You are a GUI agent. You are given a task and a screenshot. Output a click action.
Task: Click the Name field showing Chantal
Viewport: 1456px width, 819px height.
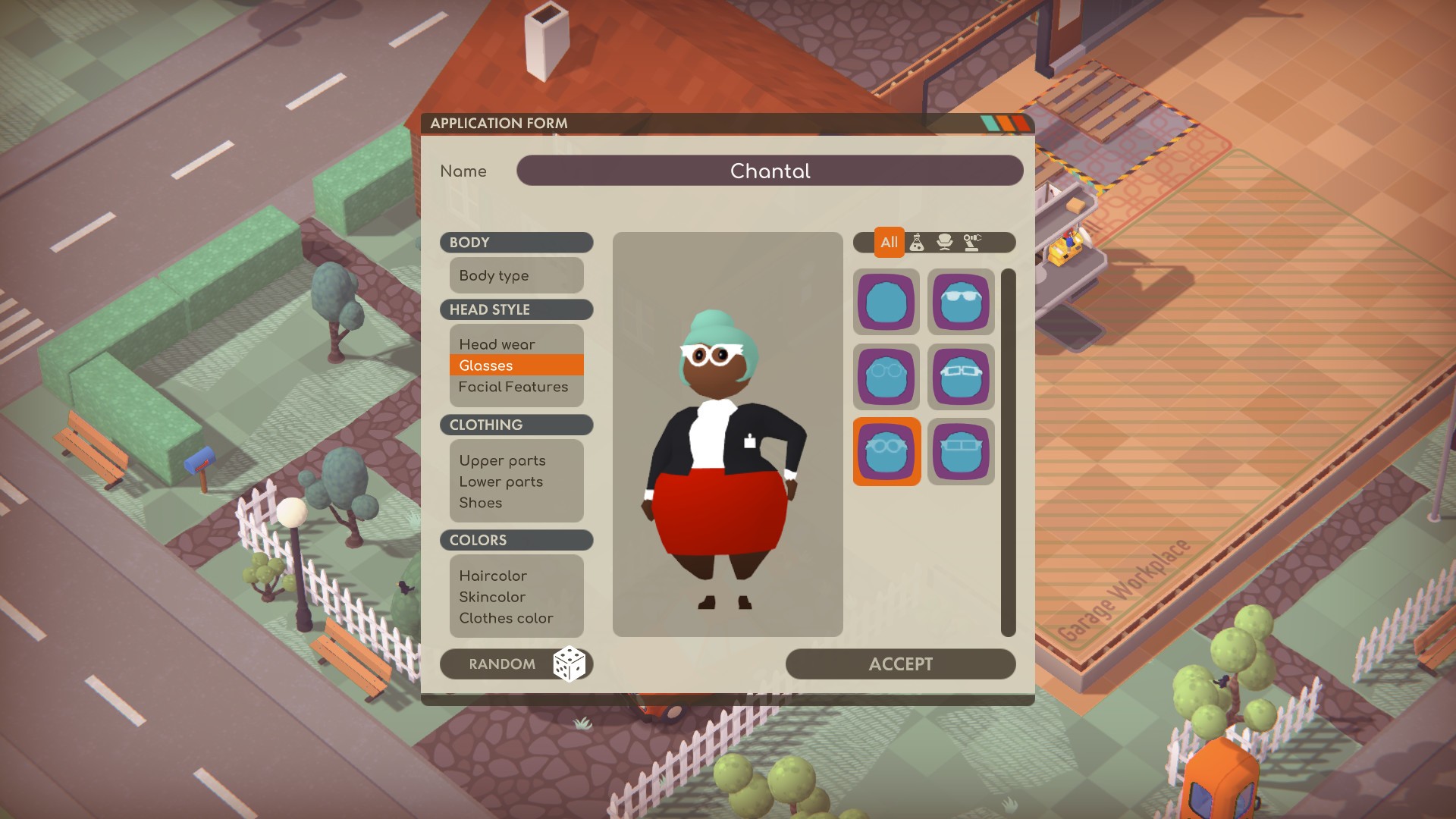770,171
